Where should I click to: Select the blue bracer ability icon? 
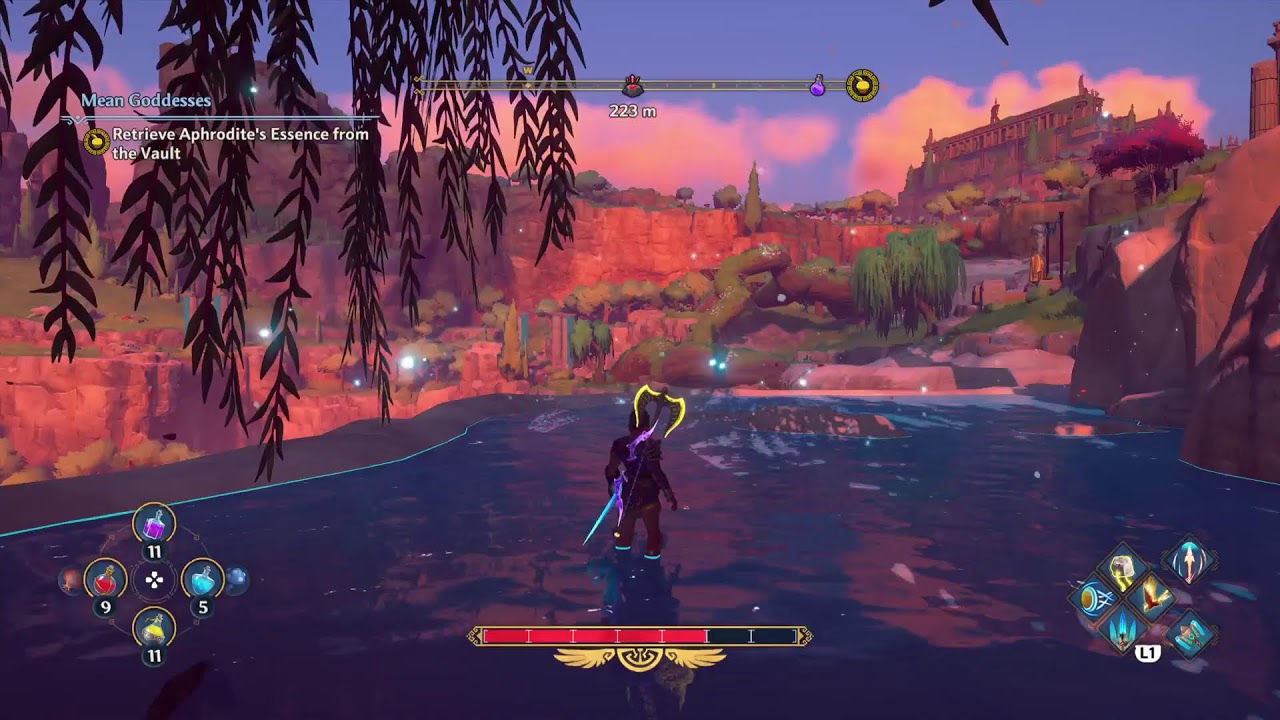pos(1189,634)
